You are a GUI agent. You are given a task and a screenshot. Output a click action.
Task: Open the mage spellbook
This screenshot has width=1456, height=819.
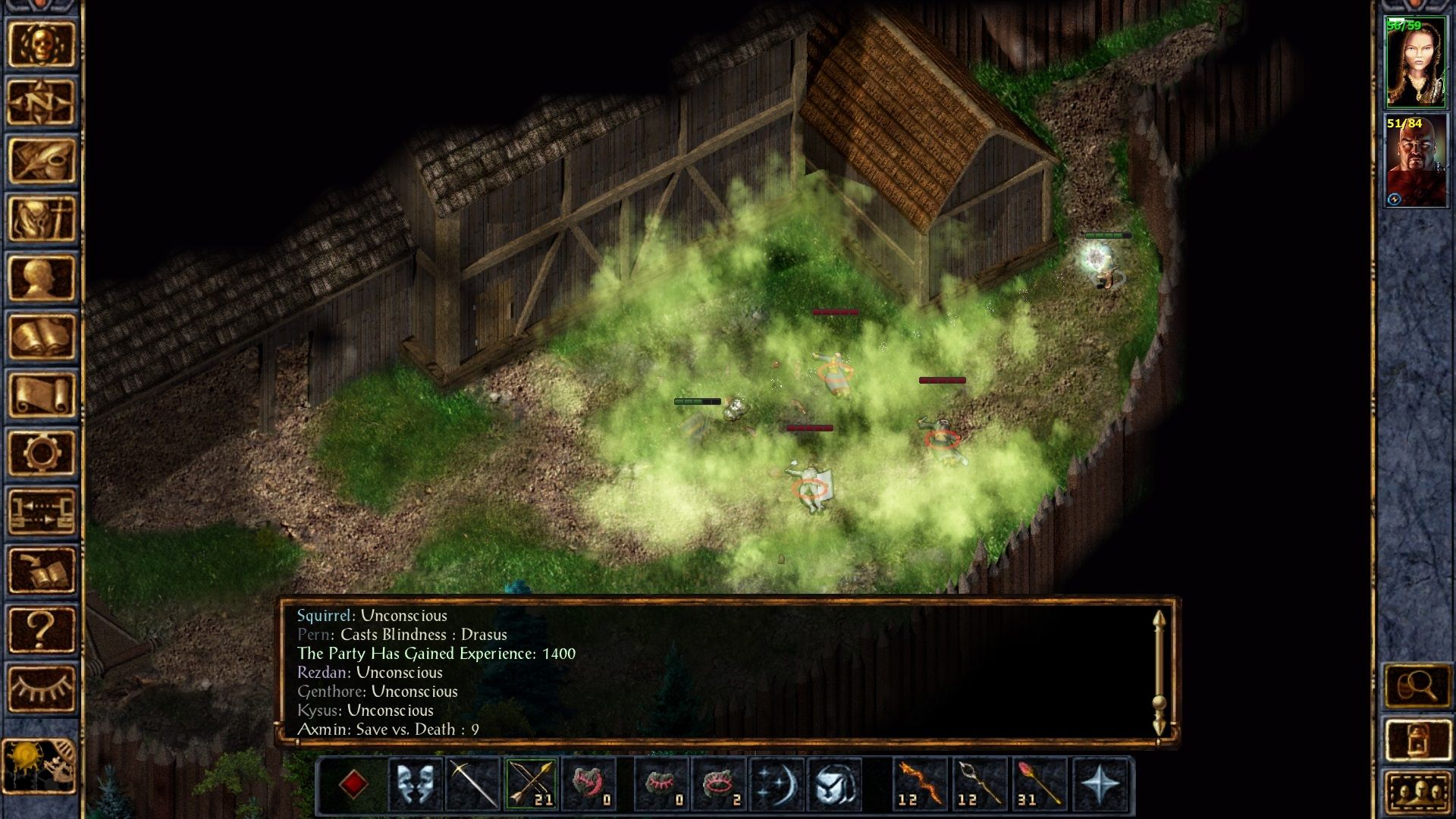point(41,336)
